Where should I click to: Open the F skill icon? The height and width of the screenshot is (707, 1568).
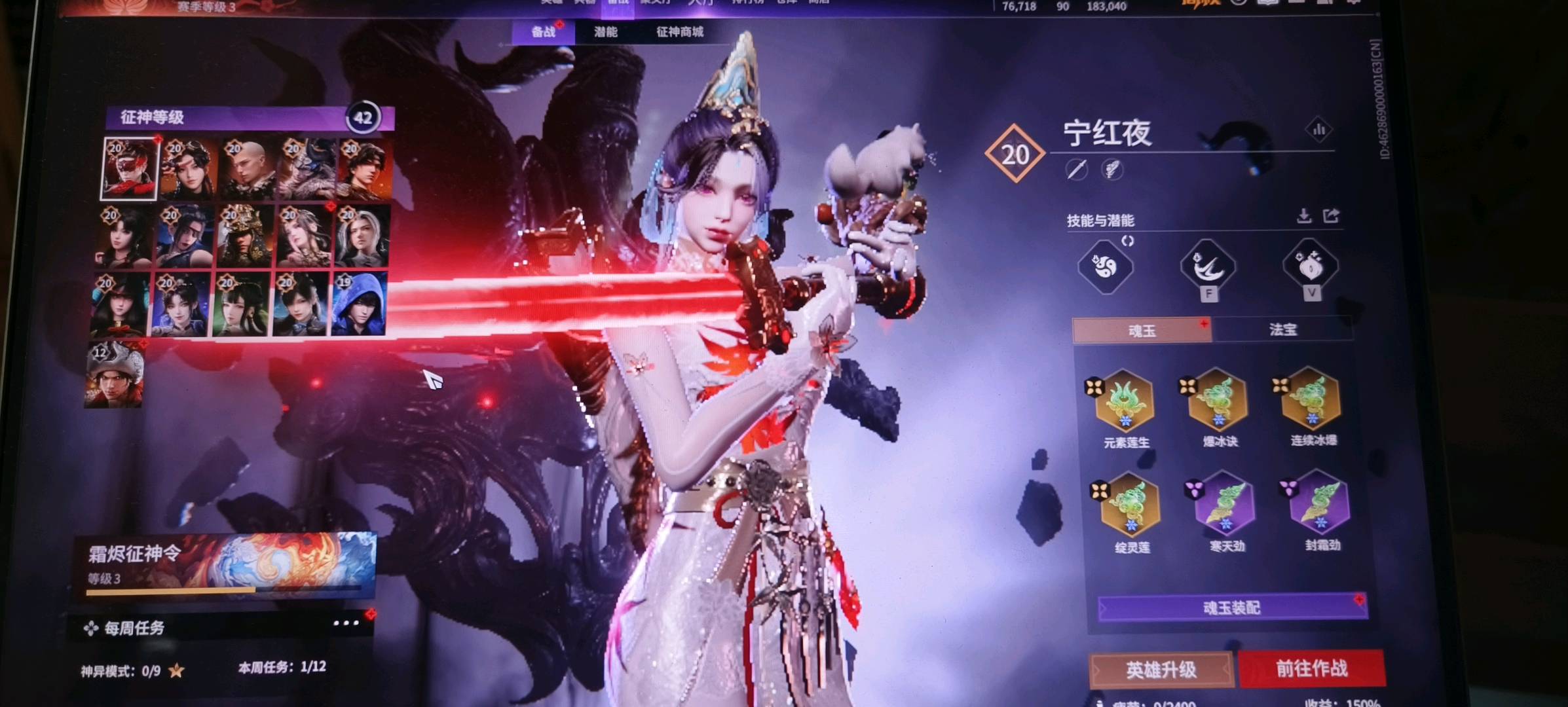pyautogui.click(x=1208, y=267)
